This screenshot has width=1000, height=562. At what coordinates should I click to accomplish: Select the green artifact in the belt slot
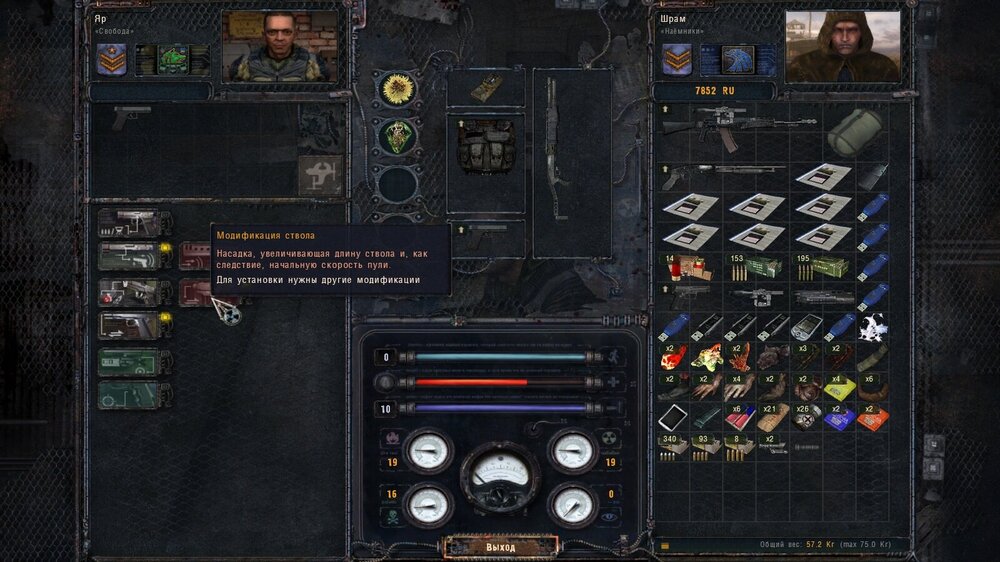[397, 135]
